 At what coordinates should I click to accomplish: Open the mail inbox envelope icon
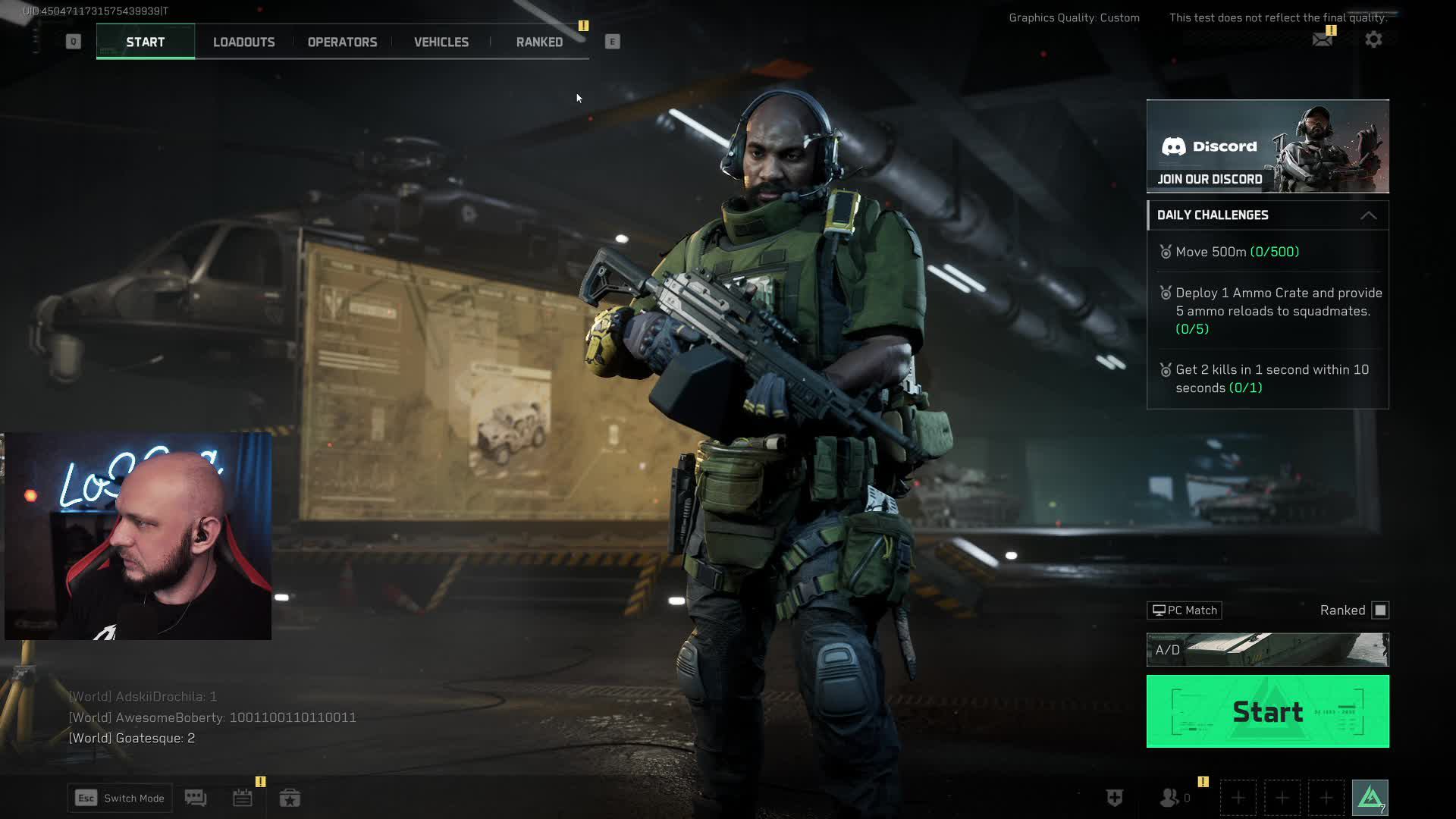click(1322, 39)
